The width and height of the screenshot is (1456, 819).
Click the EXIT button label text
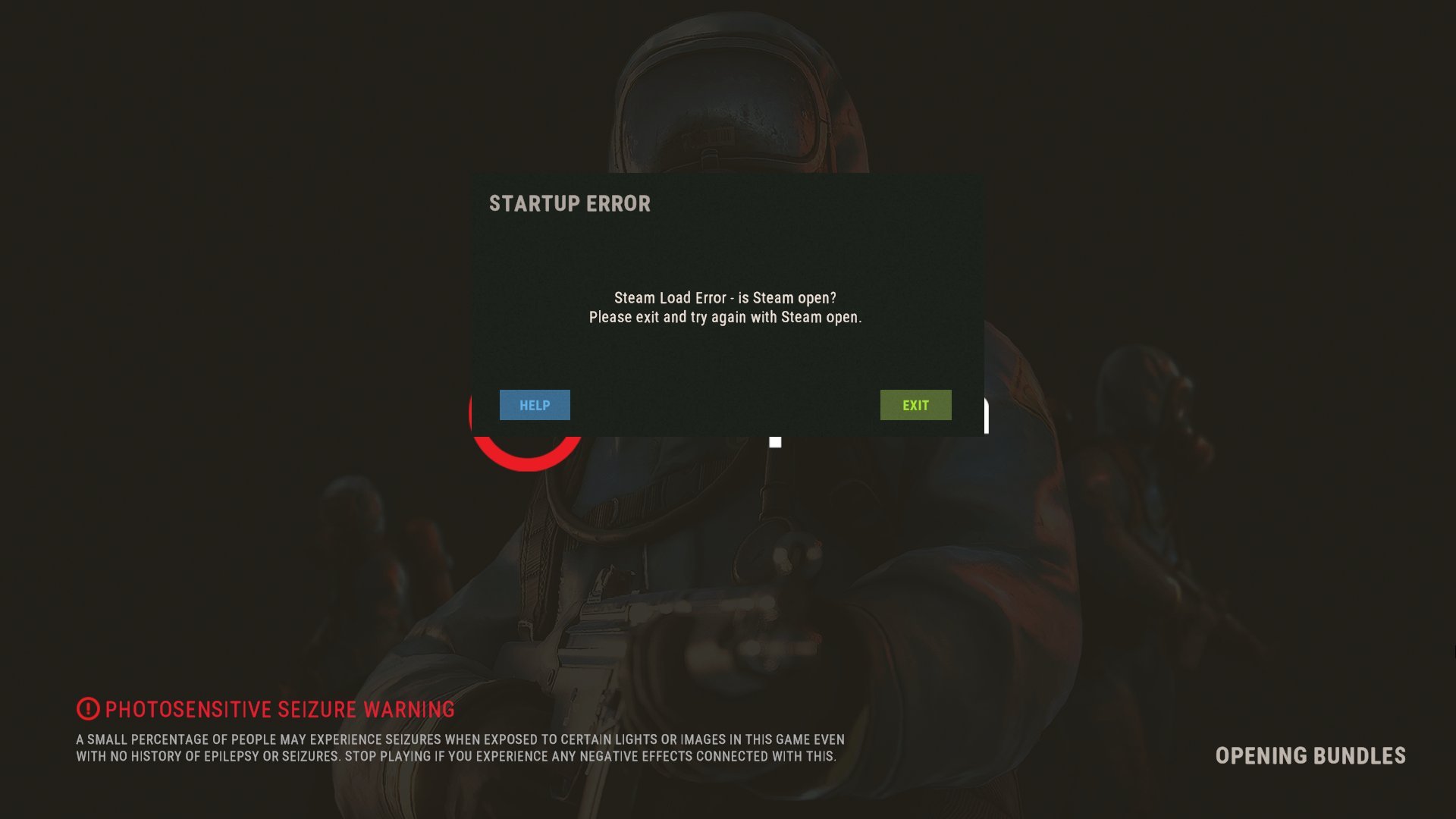coord(915,405)
